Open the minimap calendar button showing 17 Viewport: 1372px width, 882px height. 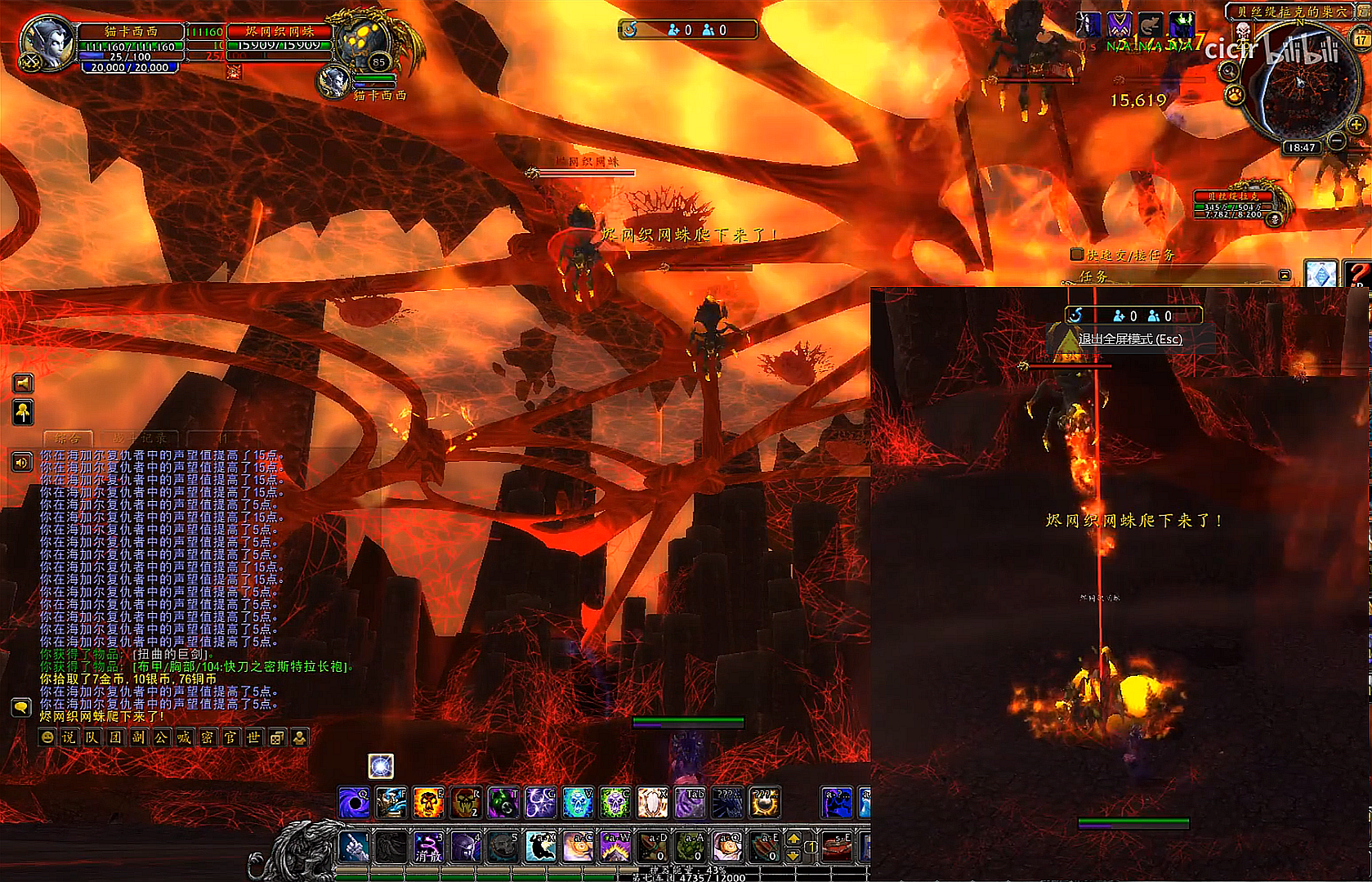1361,39
